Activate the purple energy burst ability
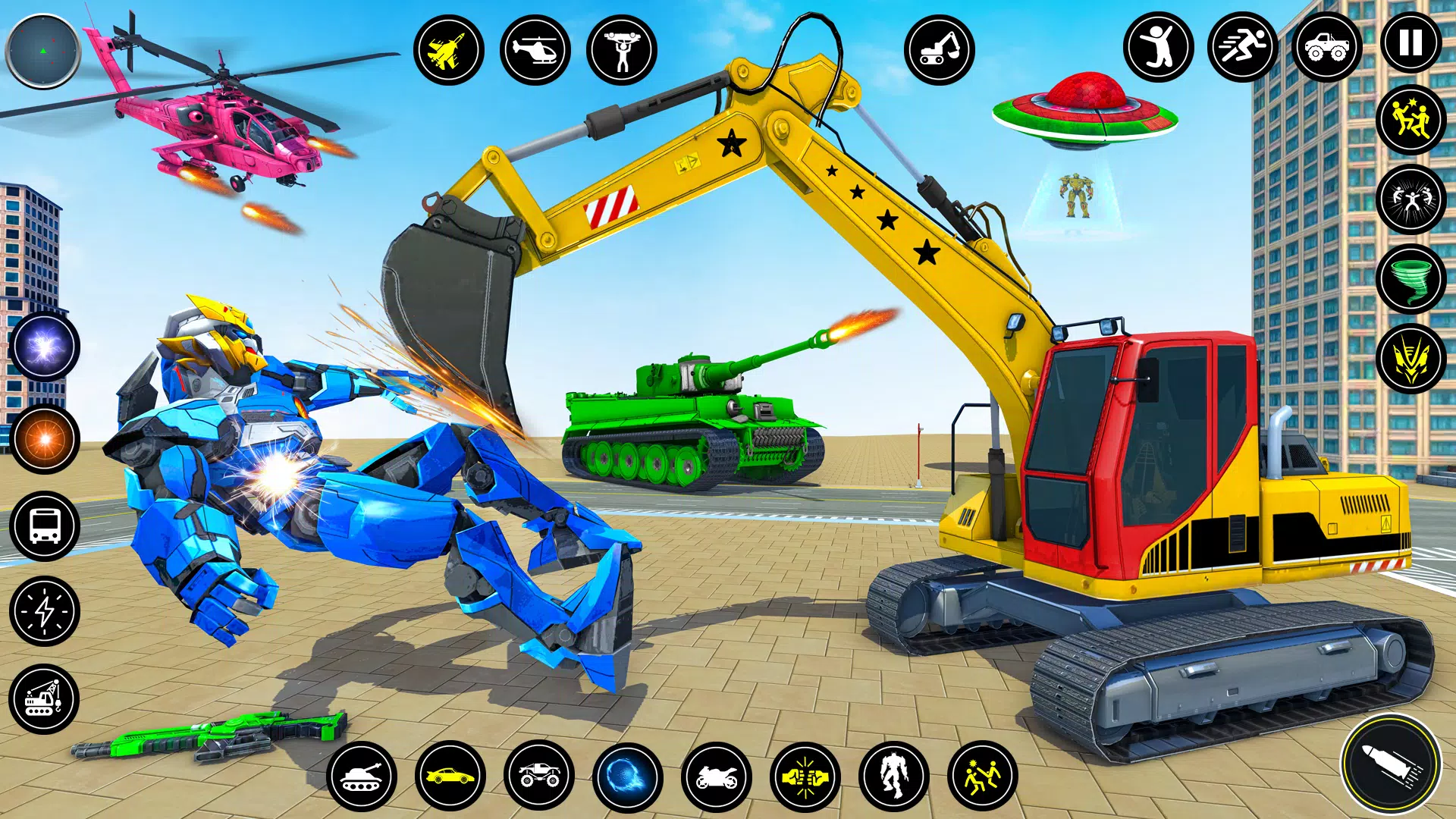The height and width of the screenshot is (819, 1456). click(x=45, y=347)
